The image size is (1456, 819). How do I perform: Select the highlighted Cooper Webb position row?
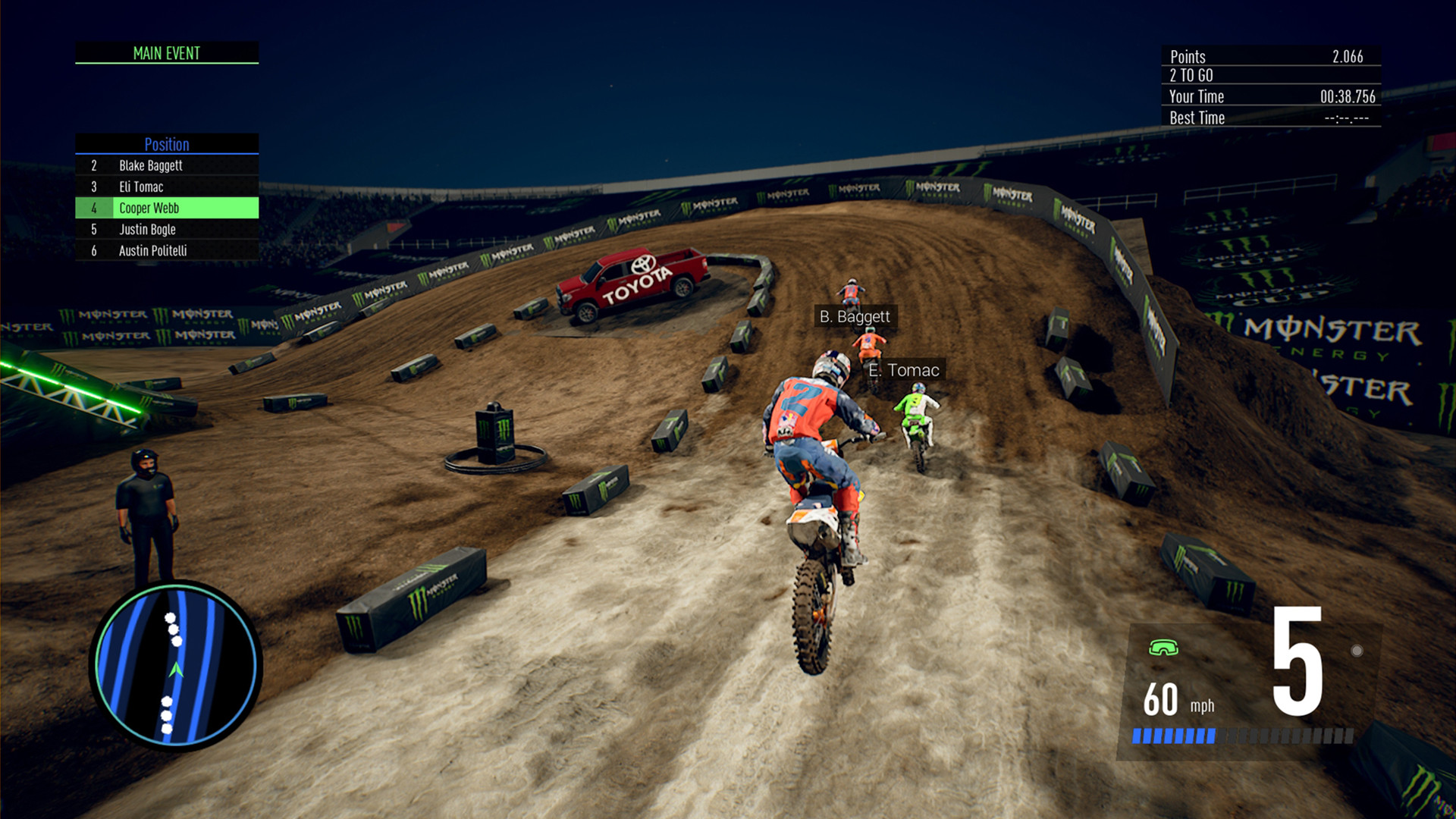click(x=167, y=208)
